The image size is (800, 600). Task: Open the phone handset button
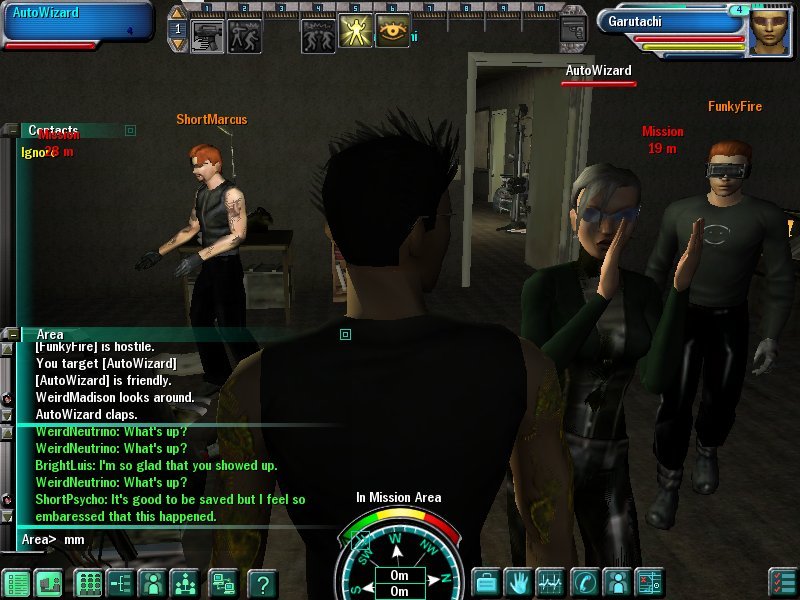click(584, 582)
